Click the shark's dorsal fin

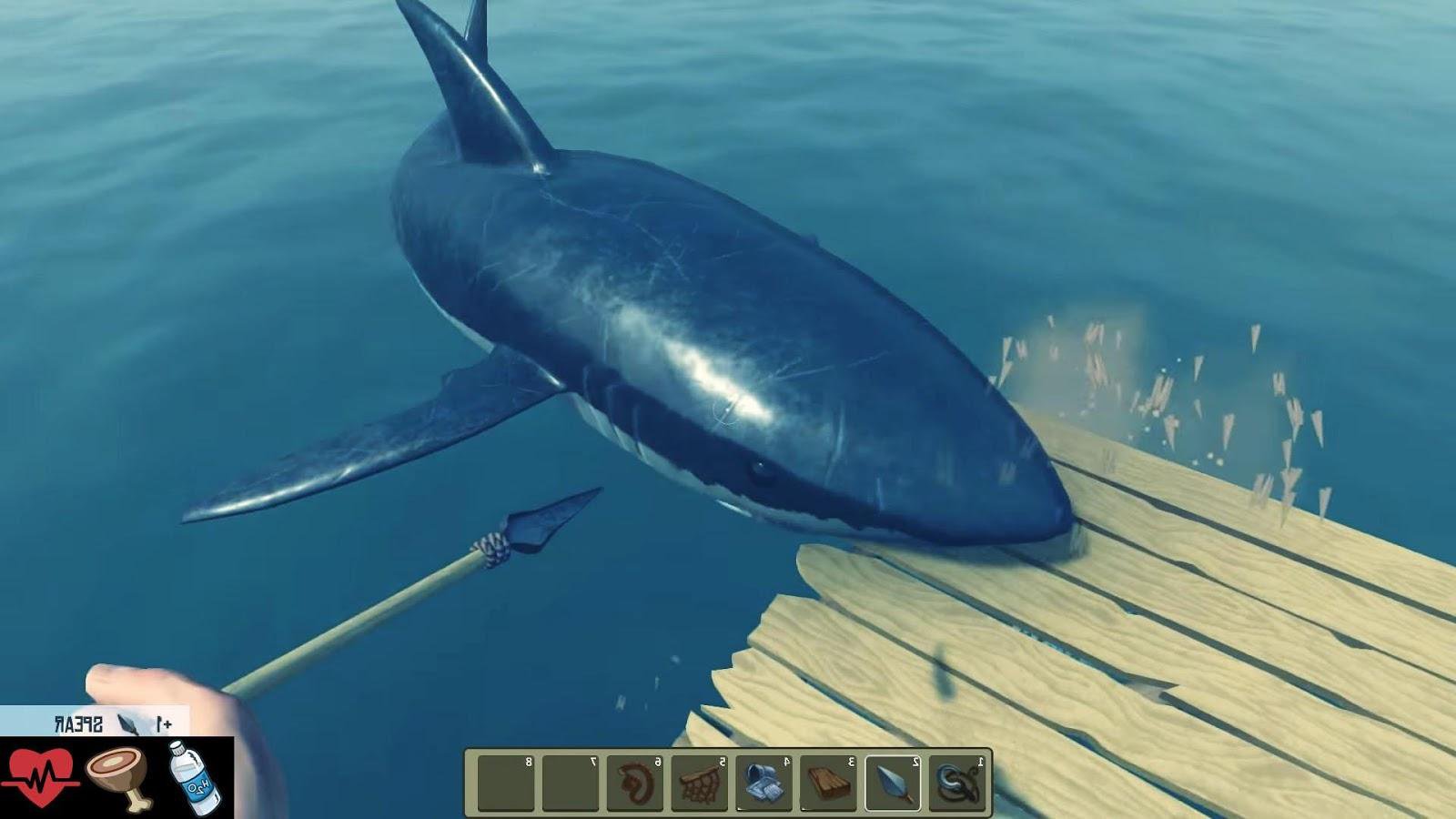482,82
